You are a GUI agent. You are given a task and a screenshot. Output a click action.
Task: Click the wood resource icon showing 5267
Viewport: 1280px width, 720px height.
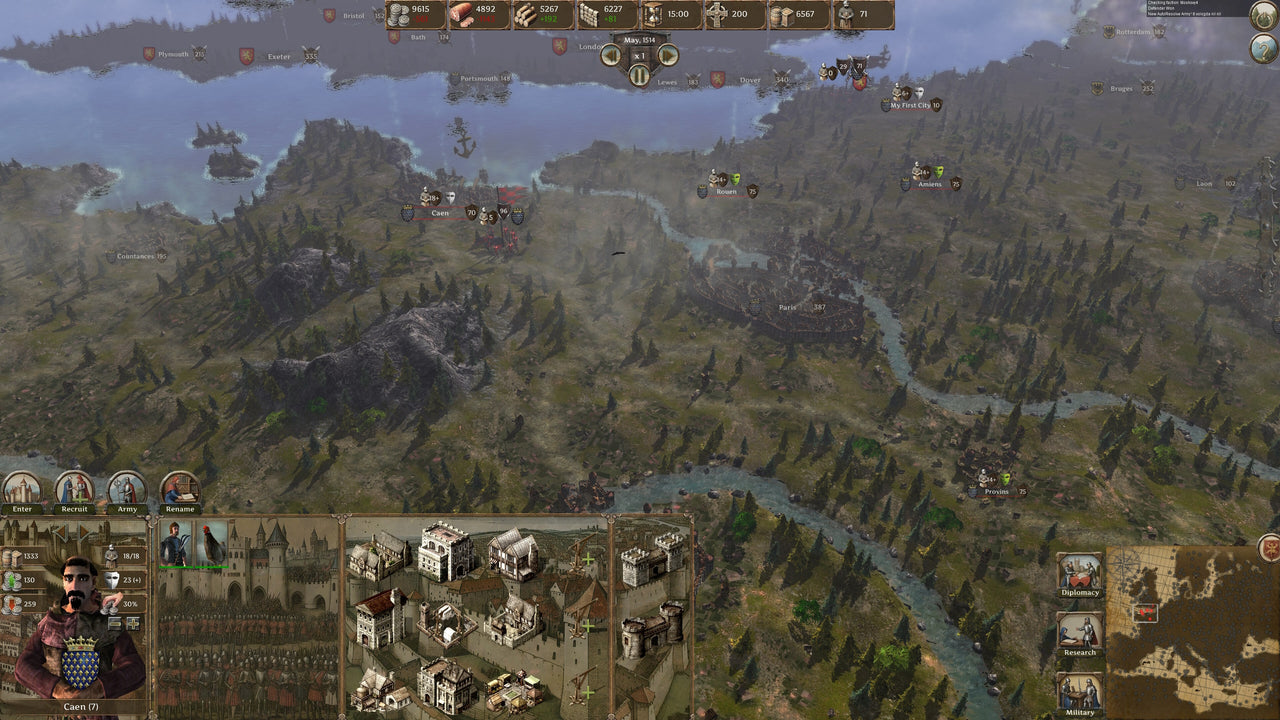(x=527, y=15)
